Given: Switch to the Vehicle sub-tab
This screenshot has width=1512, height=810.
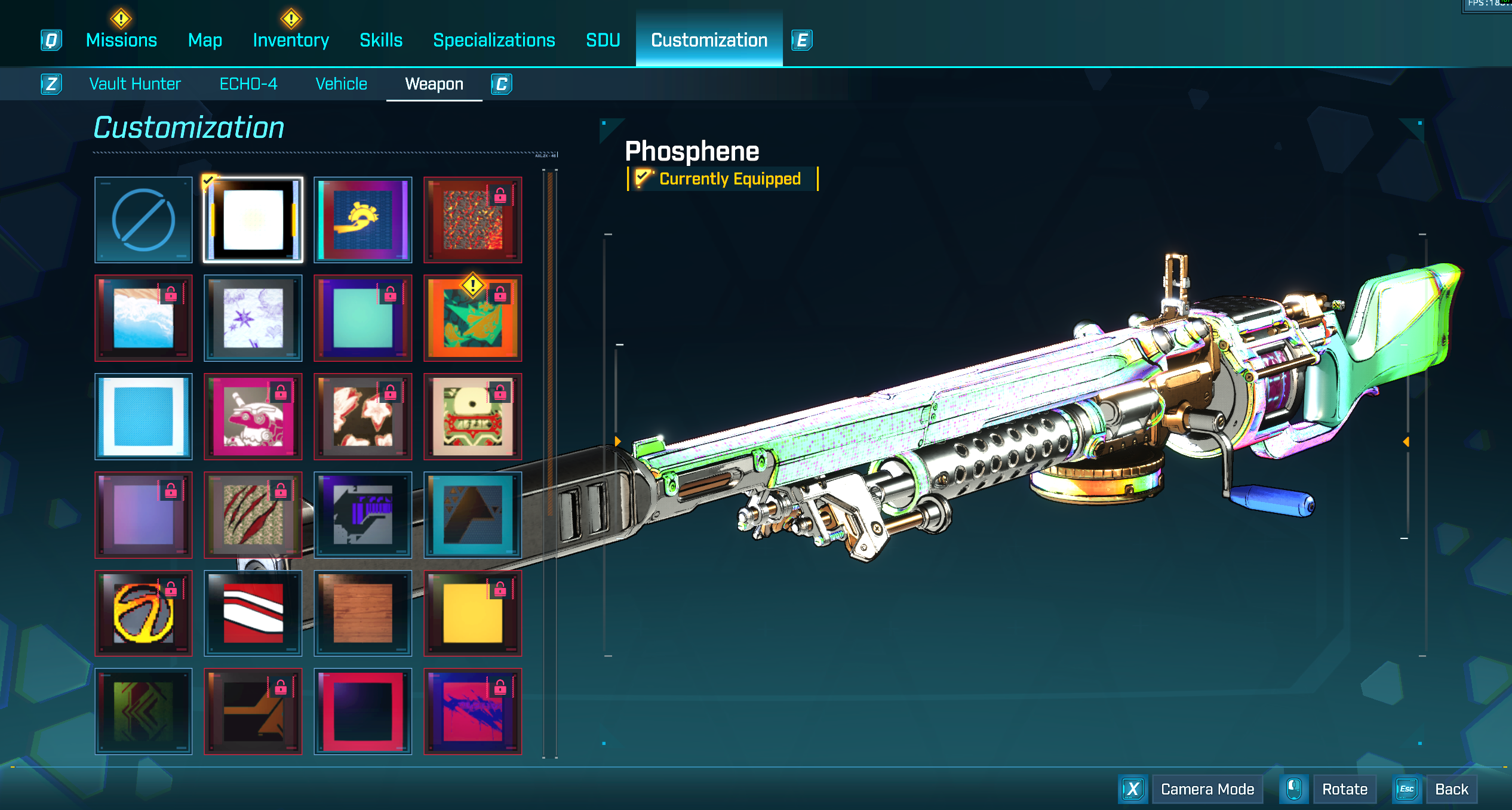Looking at the screenshot, I should (x=341, y=84).
